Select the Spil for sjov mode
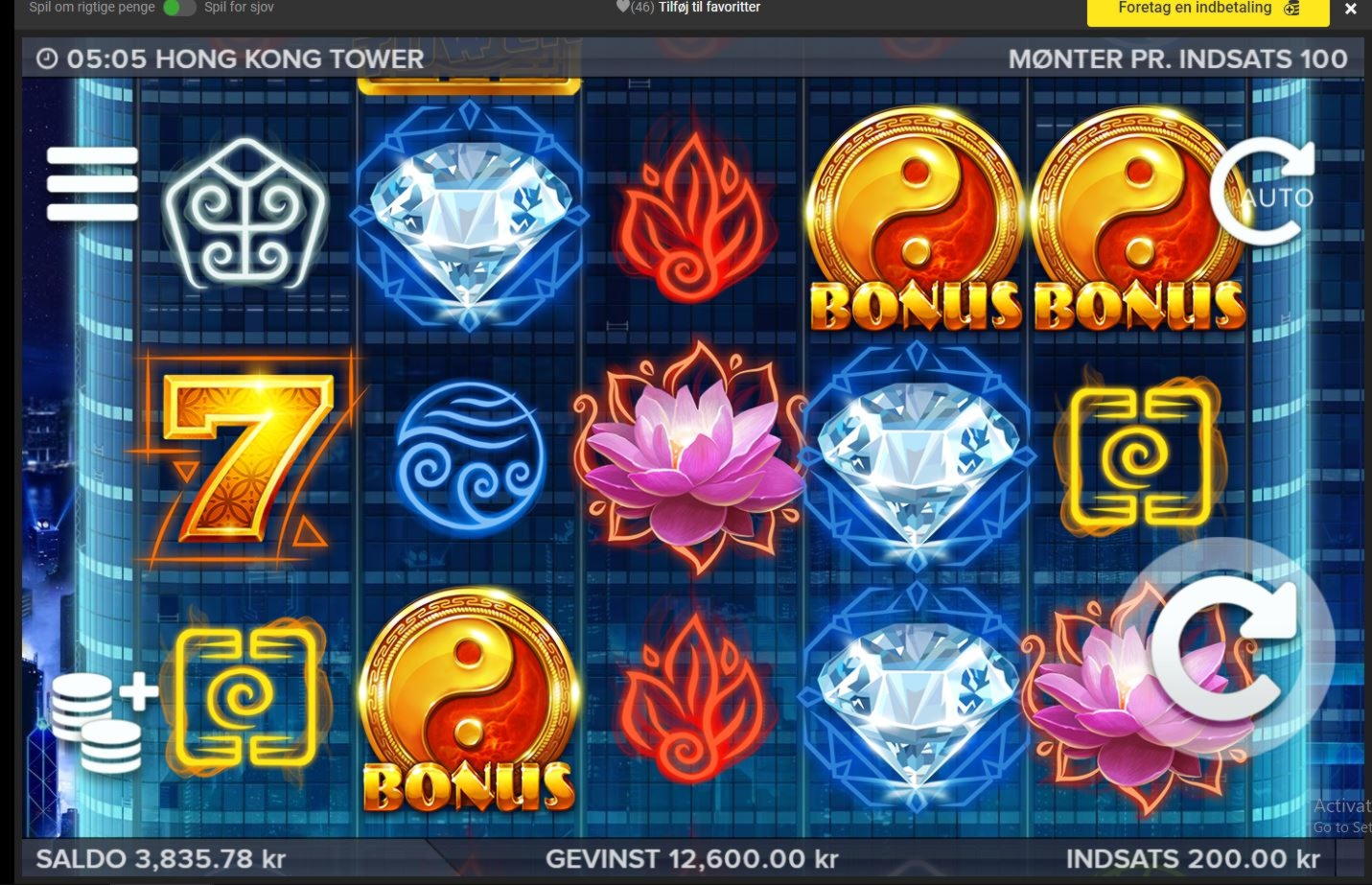This screenshot has width=1372, height=885. click(237, 7)
